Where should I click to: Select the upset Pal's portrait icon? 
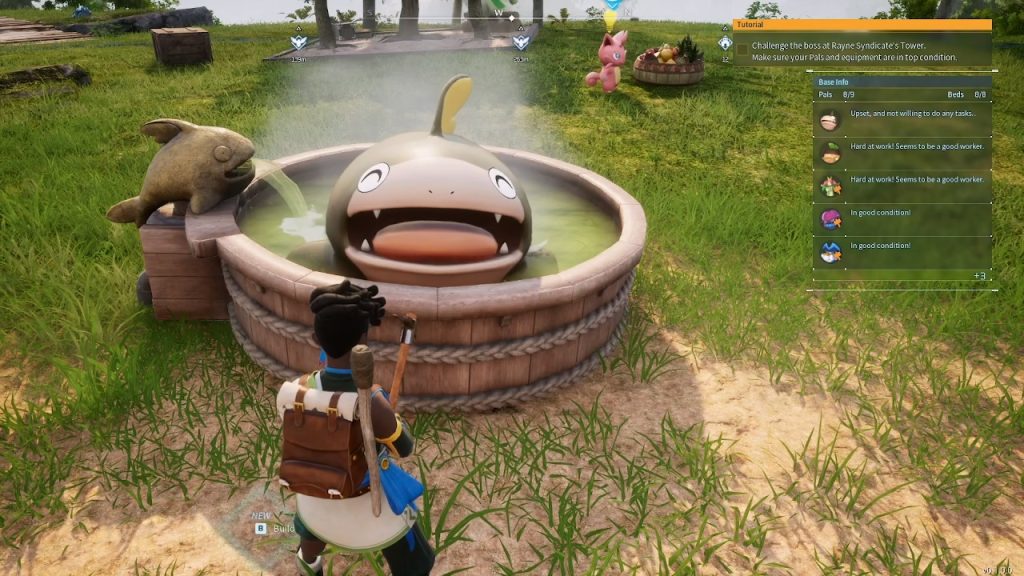coord(830,120)
